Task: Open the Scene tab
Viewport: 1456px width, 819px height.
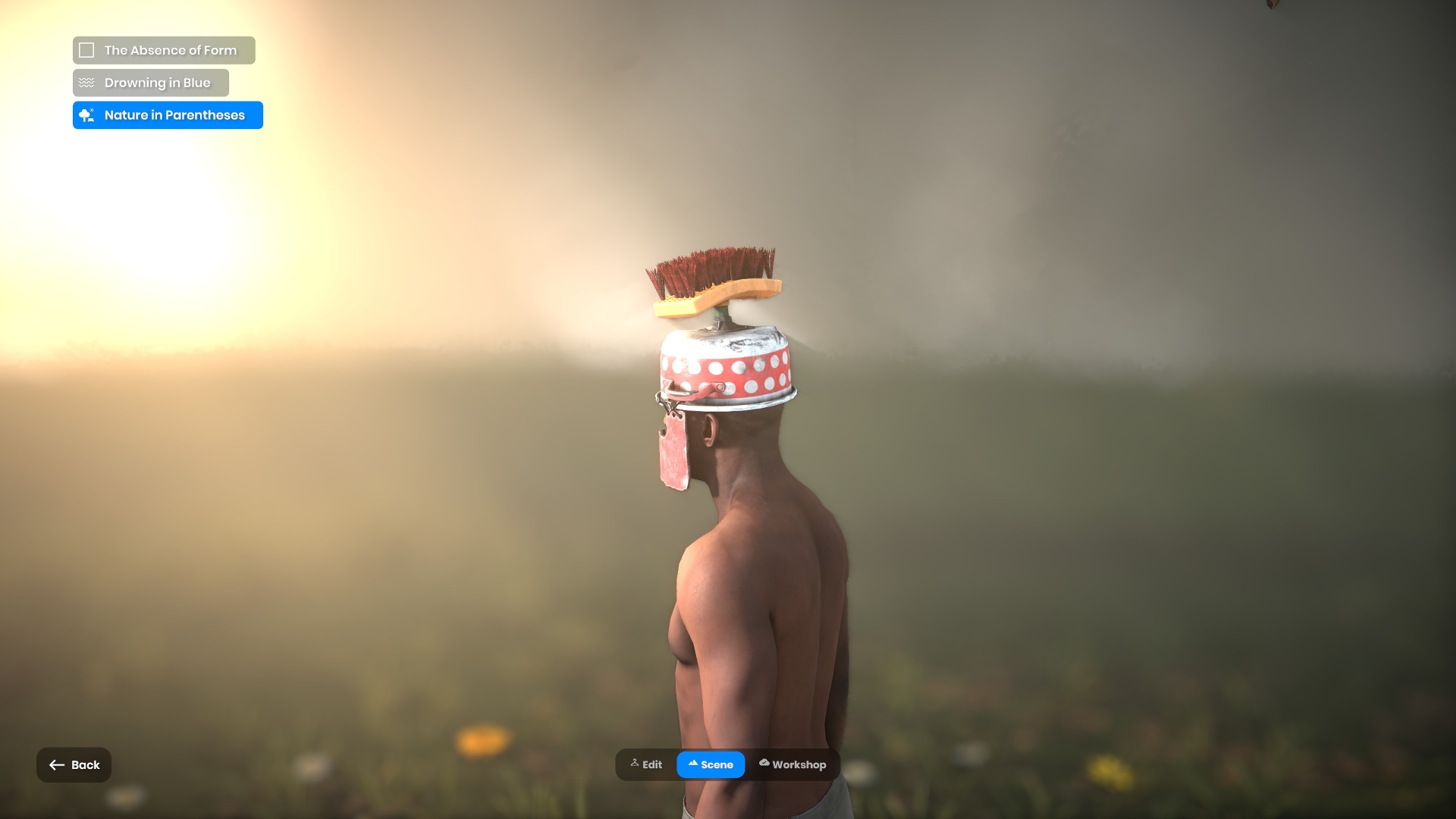Action: pos(711,764)
